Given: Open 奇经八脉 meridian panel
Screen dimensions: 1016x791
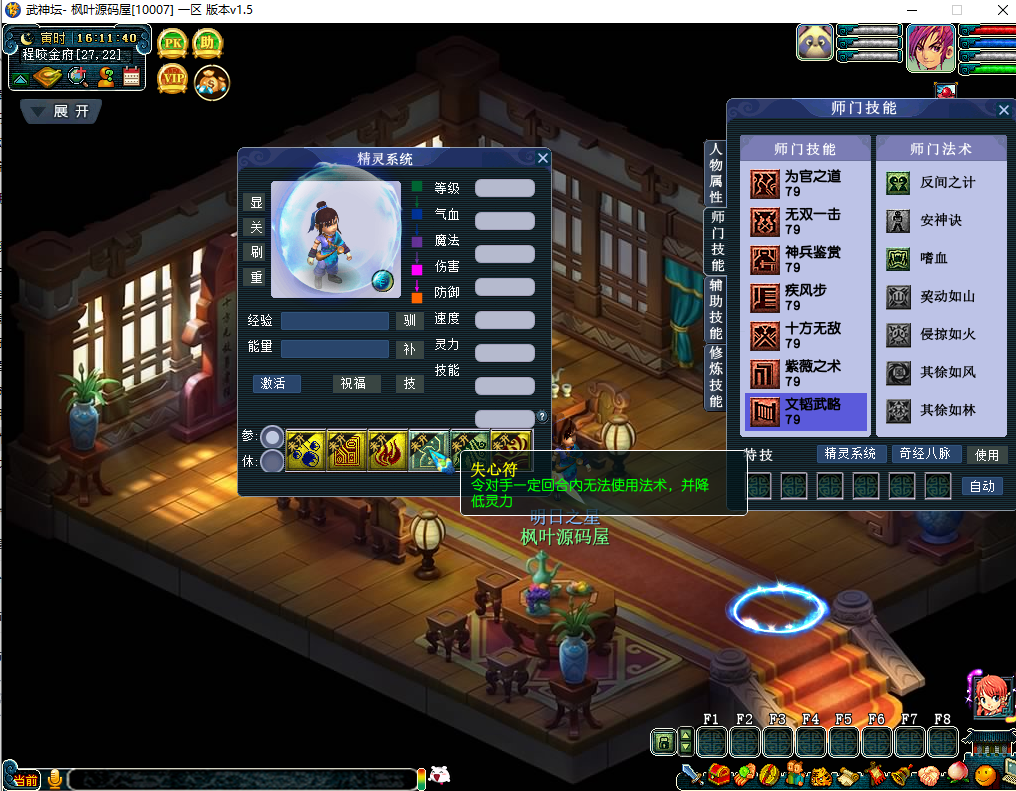Looking at the screenshot, I should pos(925,454).
